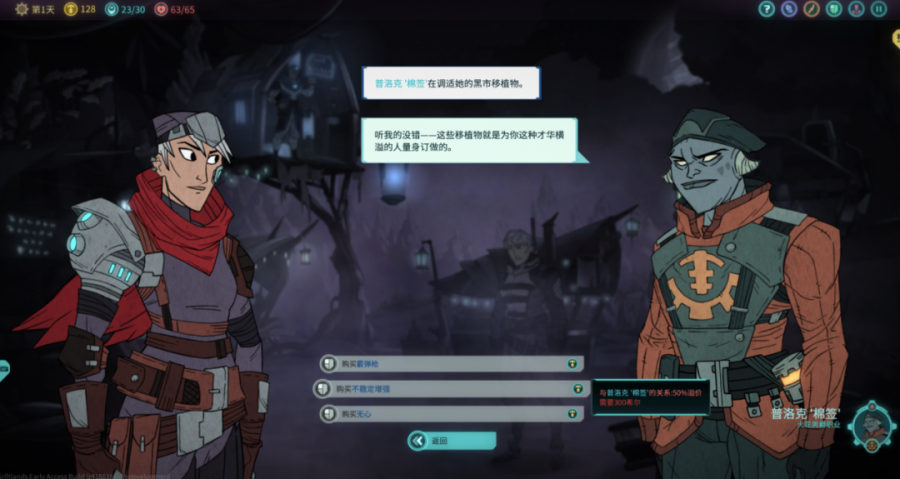Open the green shield negotiation deck icon

pyautogui.click(x=834, y=9)
